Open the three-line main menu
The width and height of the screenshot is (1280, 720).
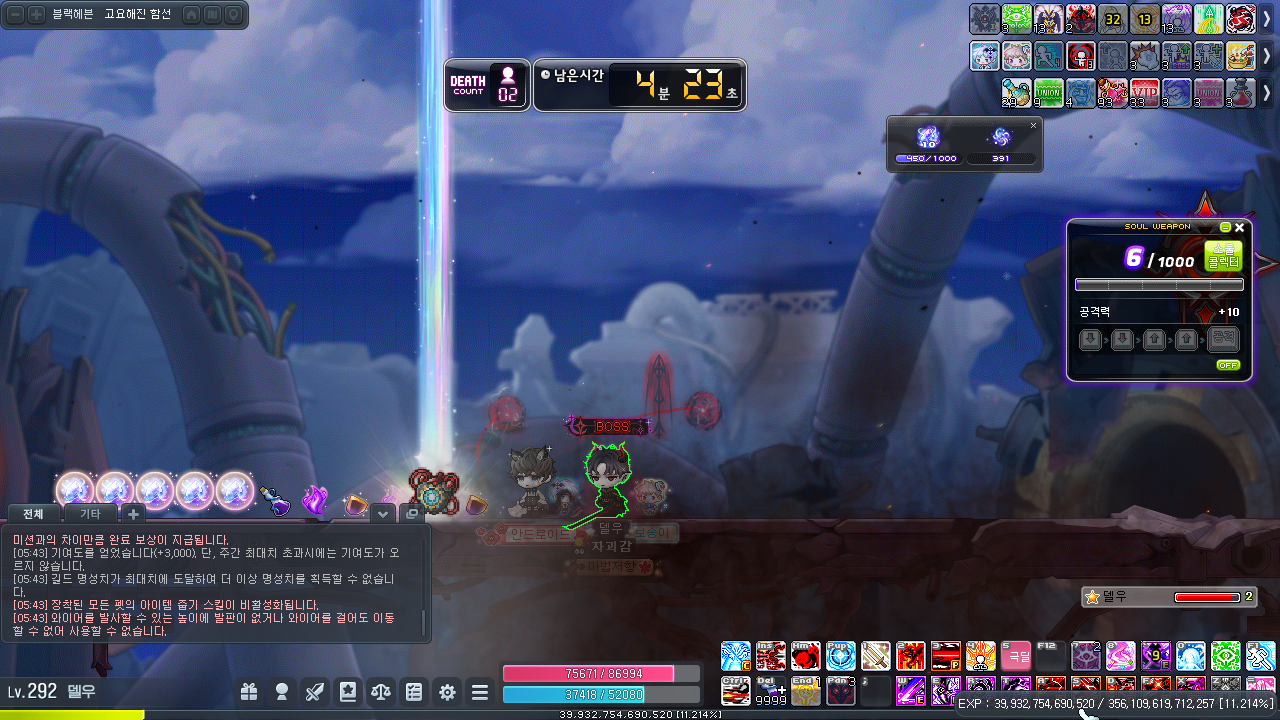(x=480, y=691)
